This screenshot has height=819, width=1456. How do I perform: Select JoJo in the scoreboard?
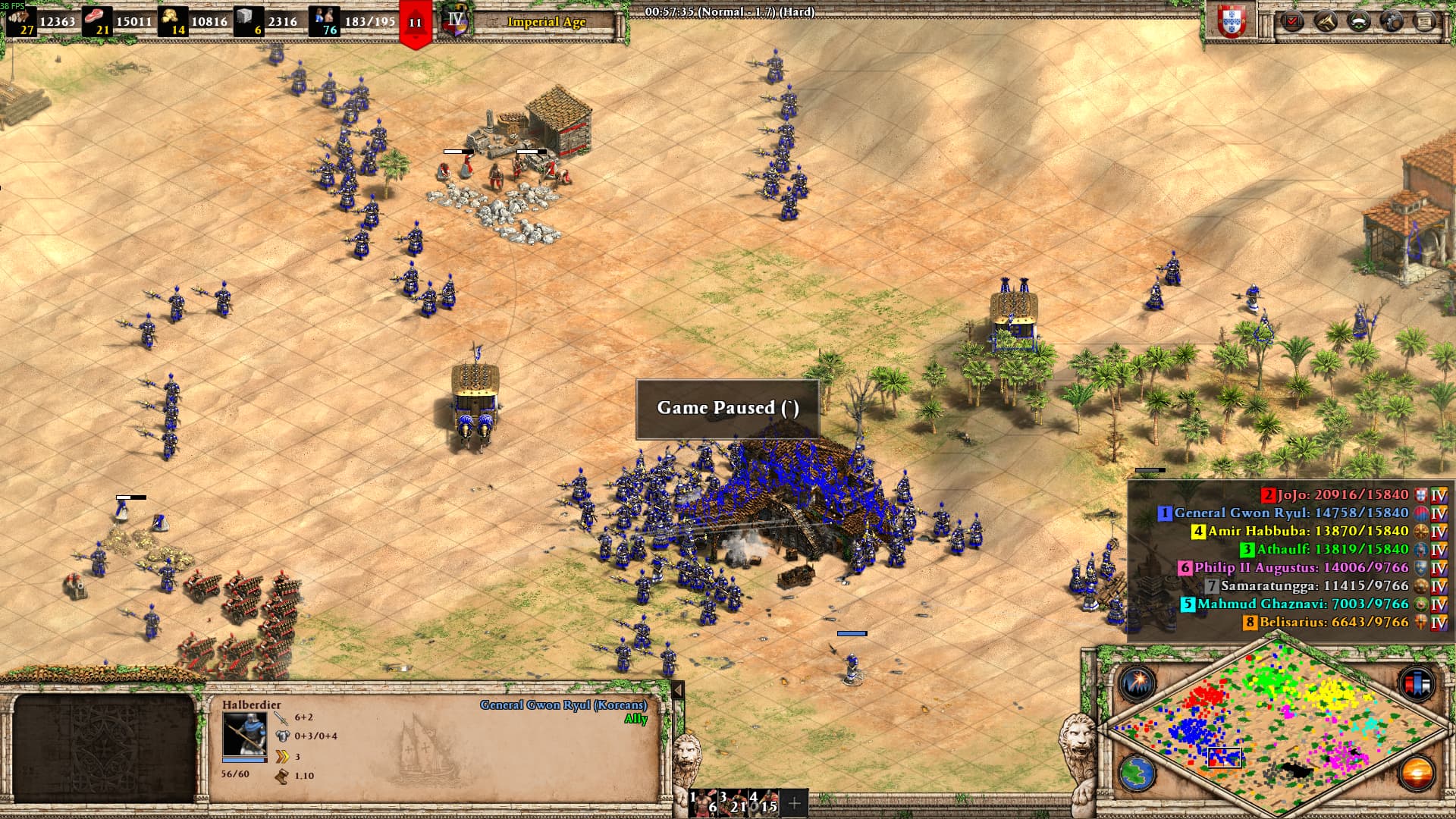[x=1342, y=495]
